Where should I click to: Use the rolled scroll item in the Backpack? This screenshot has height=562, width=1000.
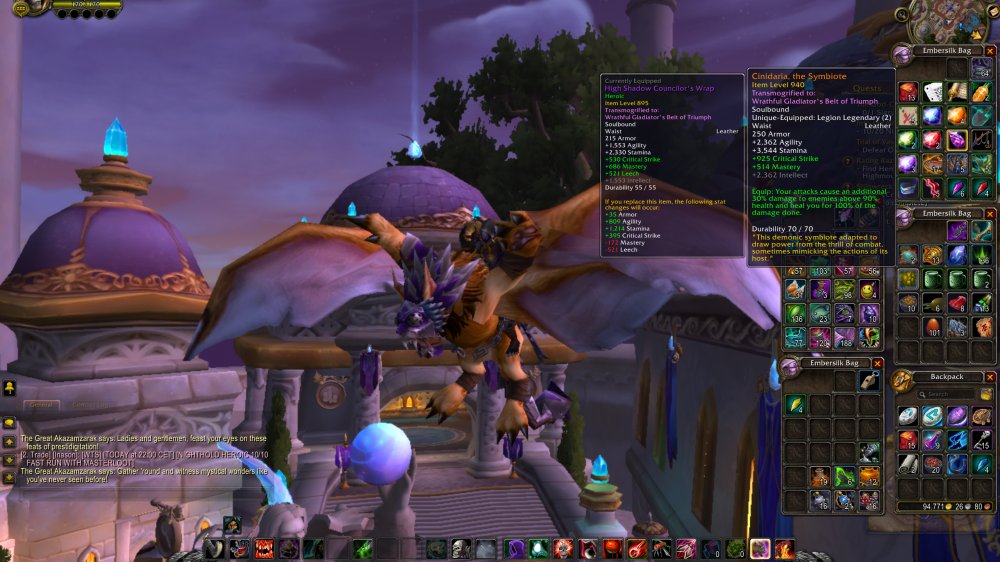908,464
